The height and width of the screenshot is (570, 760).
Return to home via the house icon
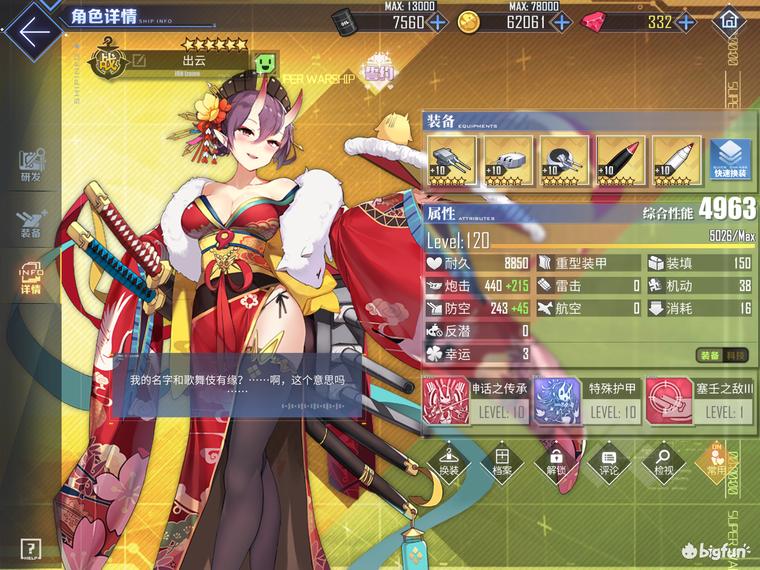tap(731, 21)
